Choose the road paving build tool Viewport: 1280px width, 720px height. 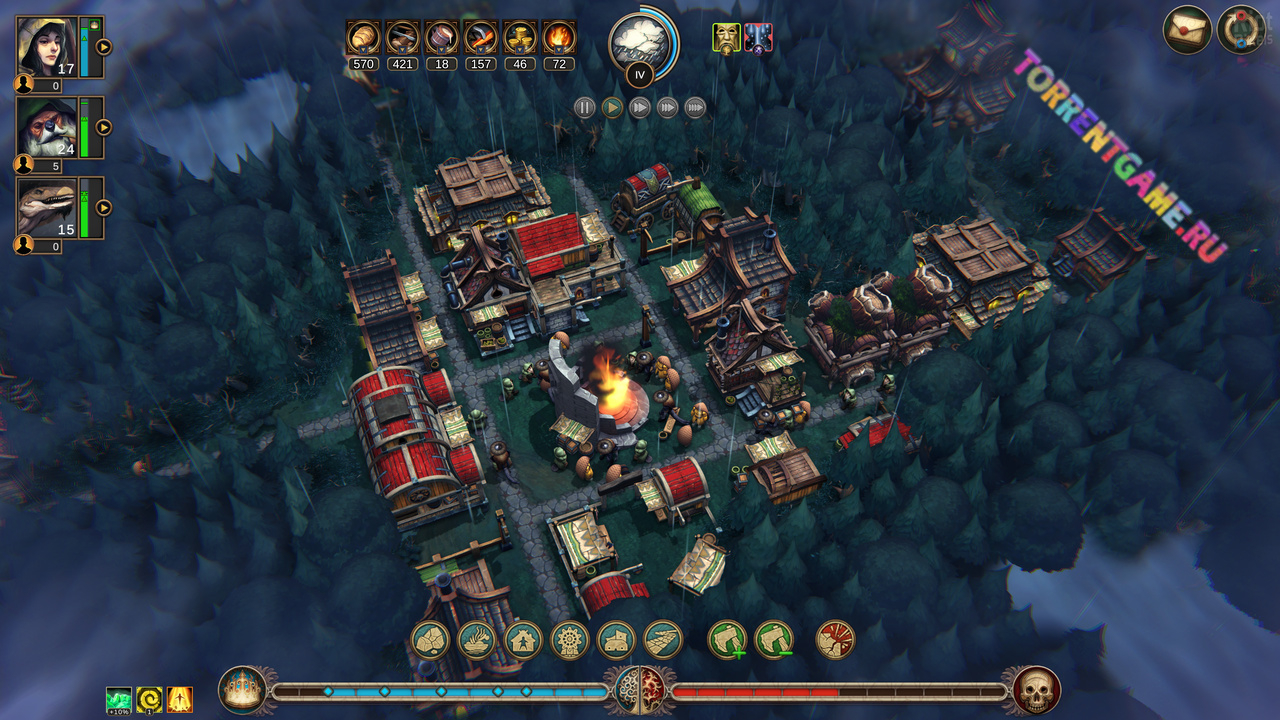pos(663,640)
